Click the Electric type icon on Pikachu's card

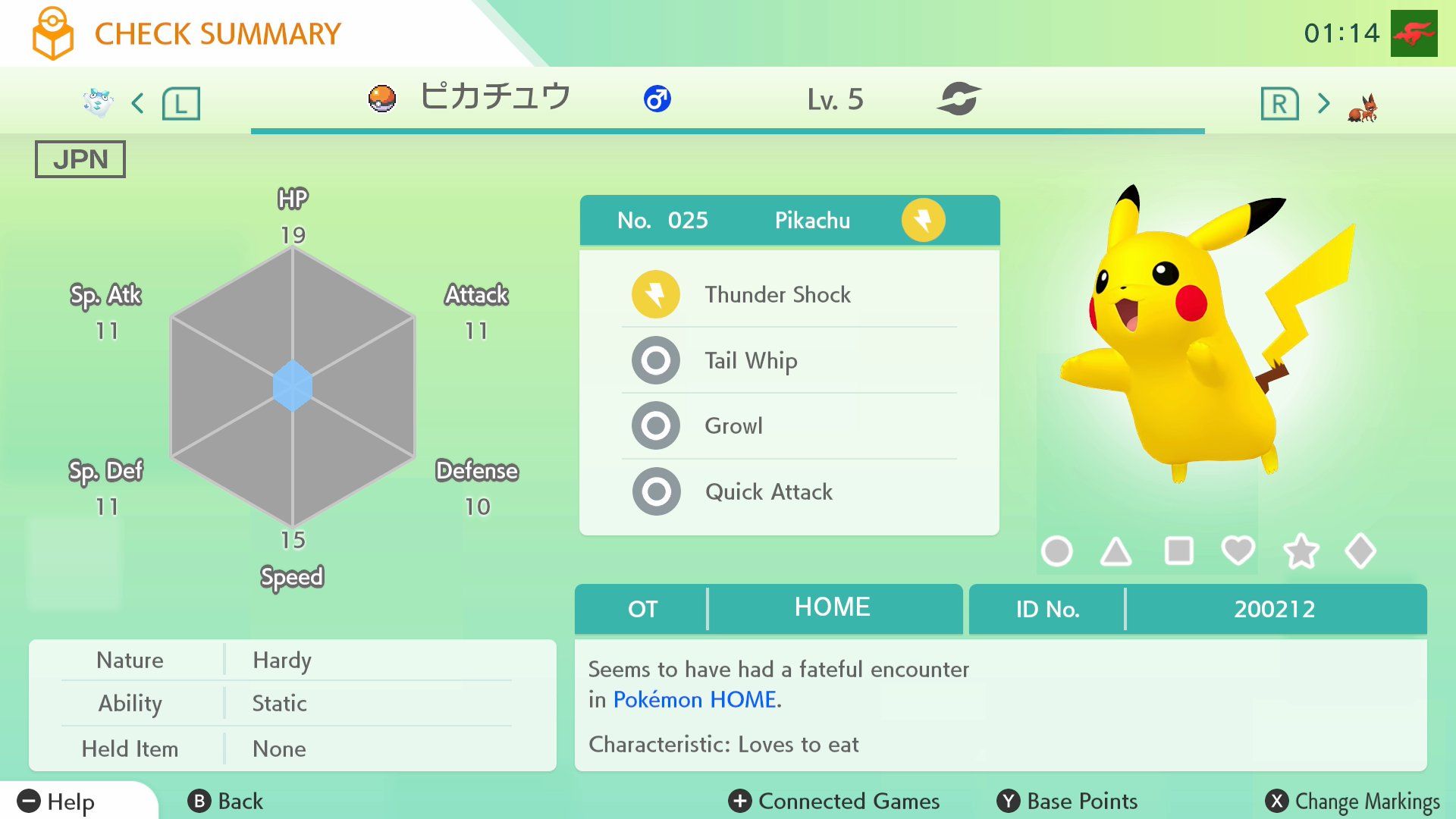(x=922, y=220)
